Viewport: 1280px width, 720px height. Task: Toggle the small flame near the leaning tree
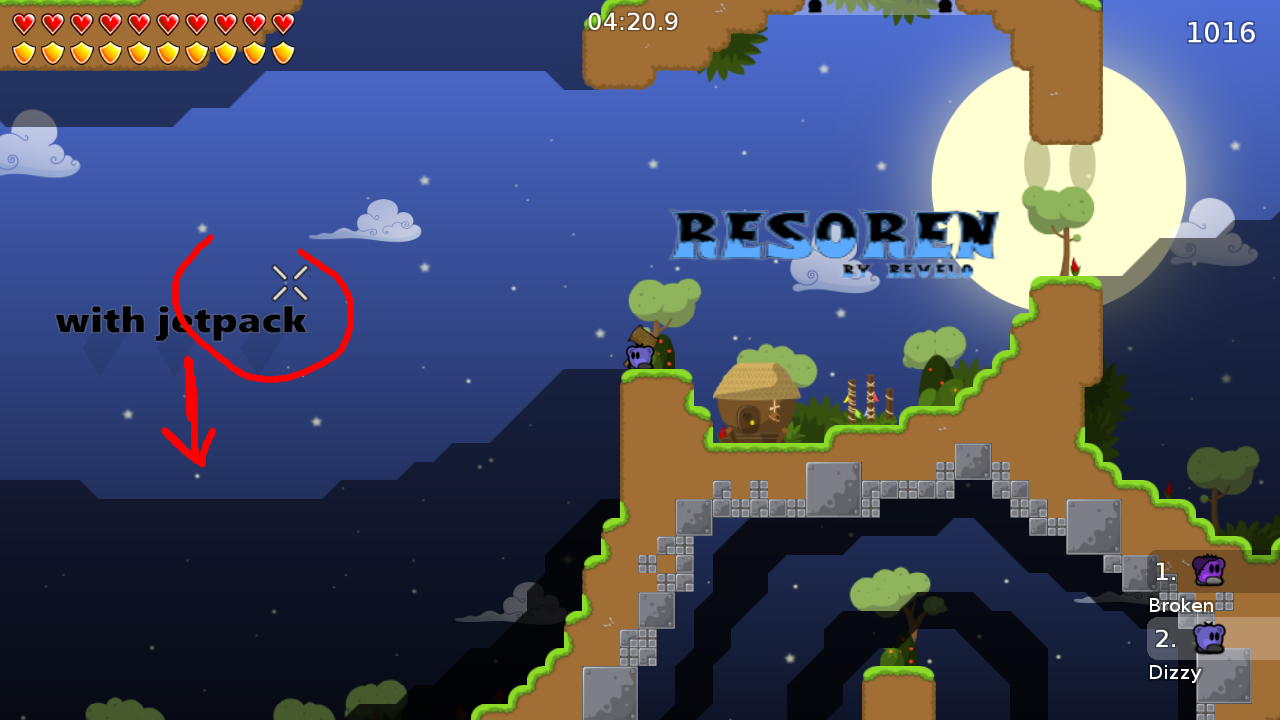pos(1075,266)
